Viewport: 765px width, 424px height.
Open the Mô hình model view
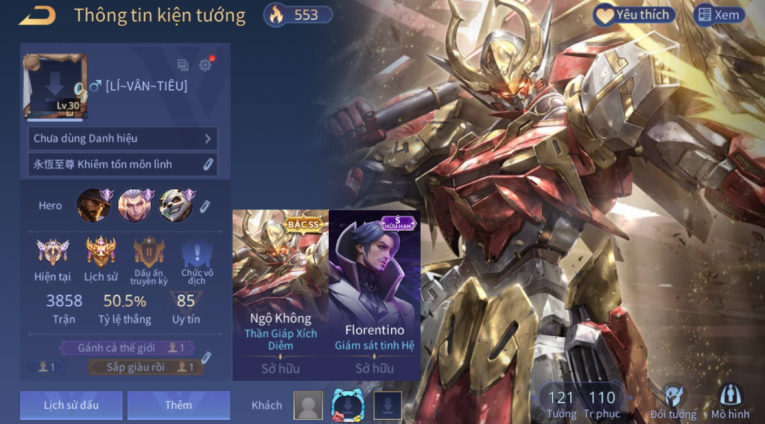point(730,401)
